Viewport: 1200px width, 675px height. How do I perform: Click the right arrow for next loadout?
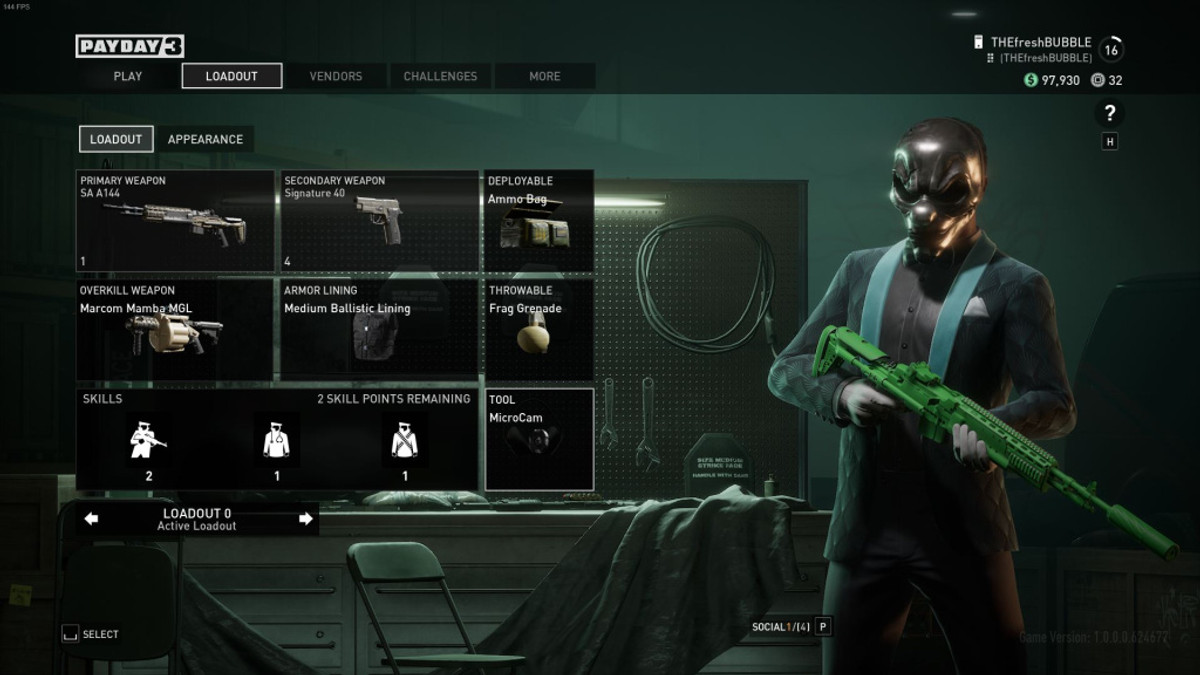coord(306,519)
